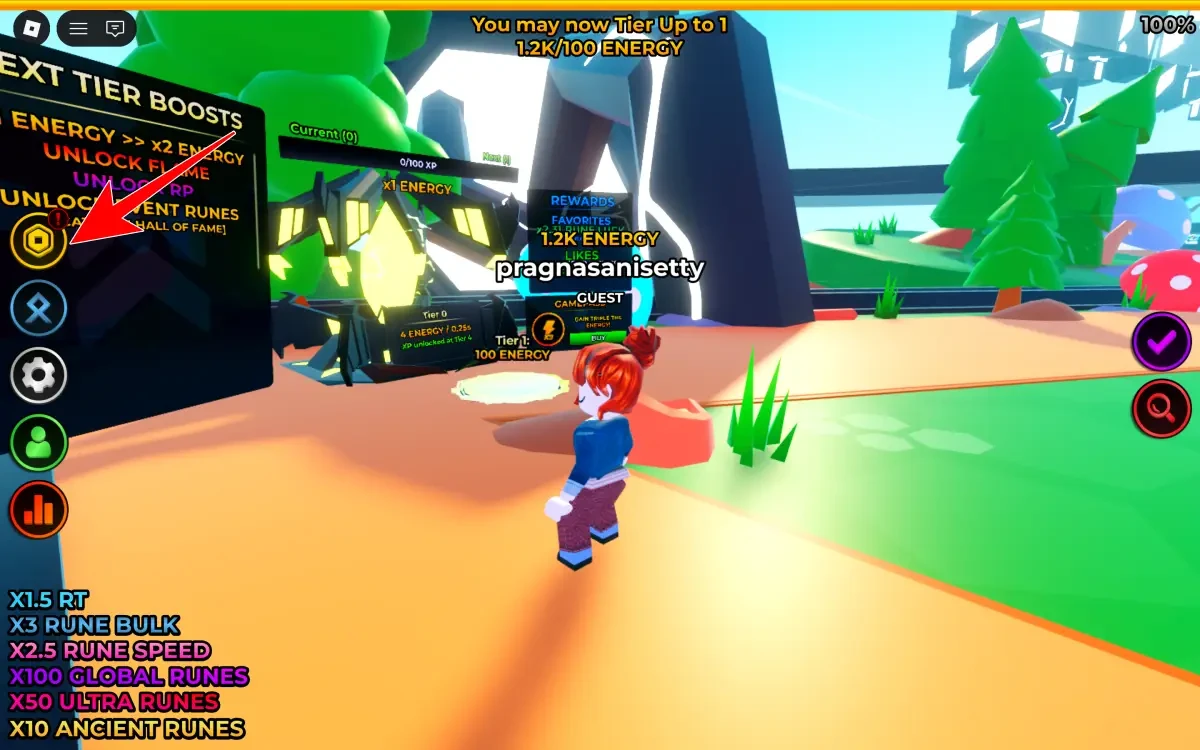
Task: Open the gold Robux shop icon
Action: coord(39,241)
